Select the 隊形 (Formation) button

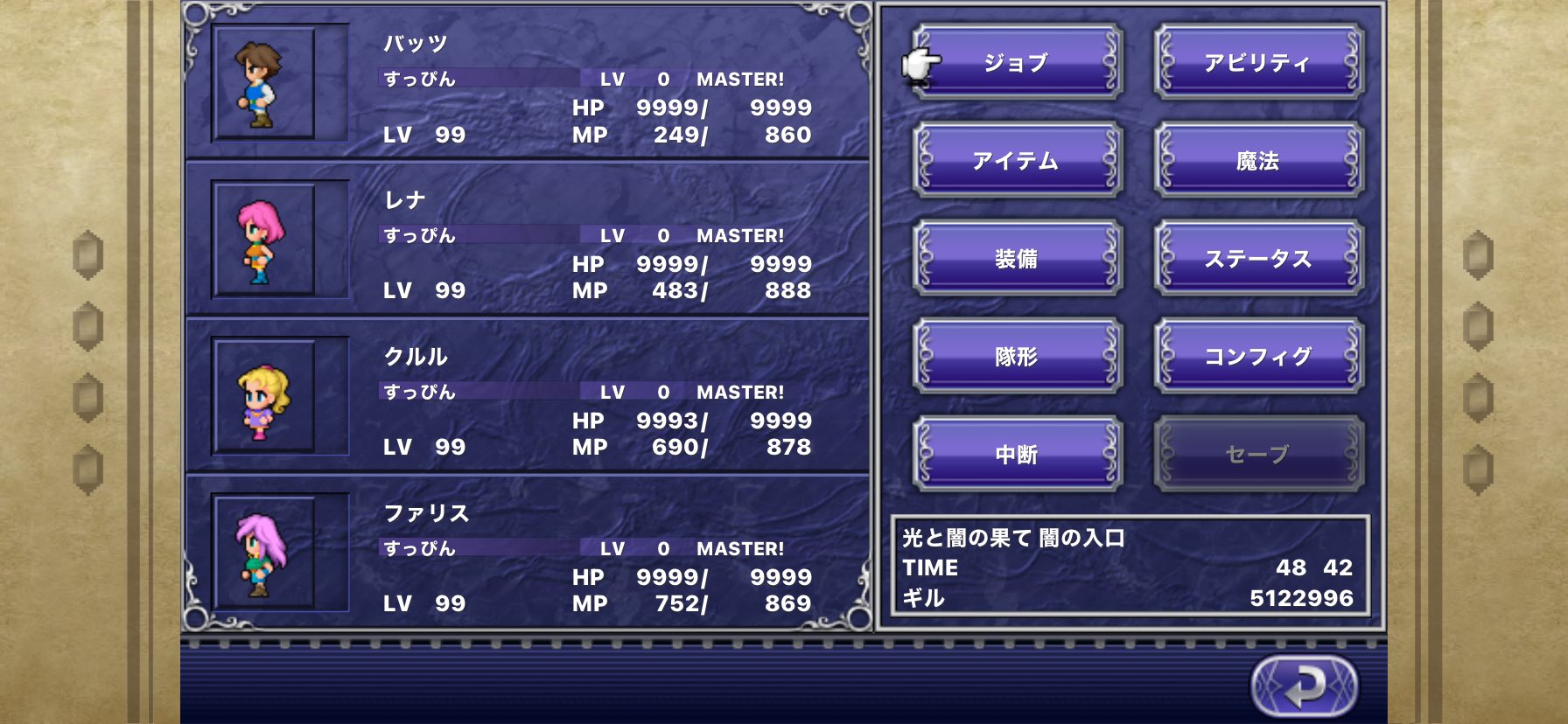[x=1017, y=356]
